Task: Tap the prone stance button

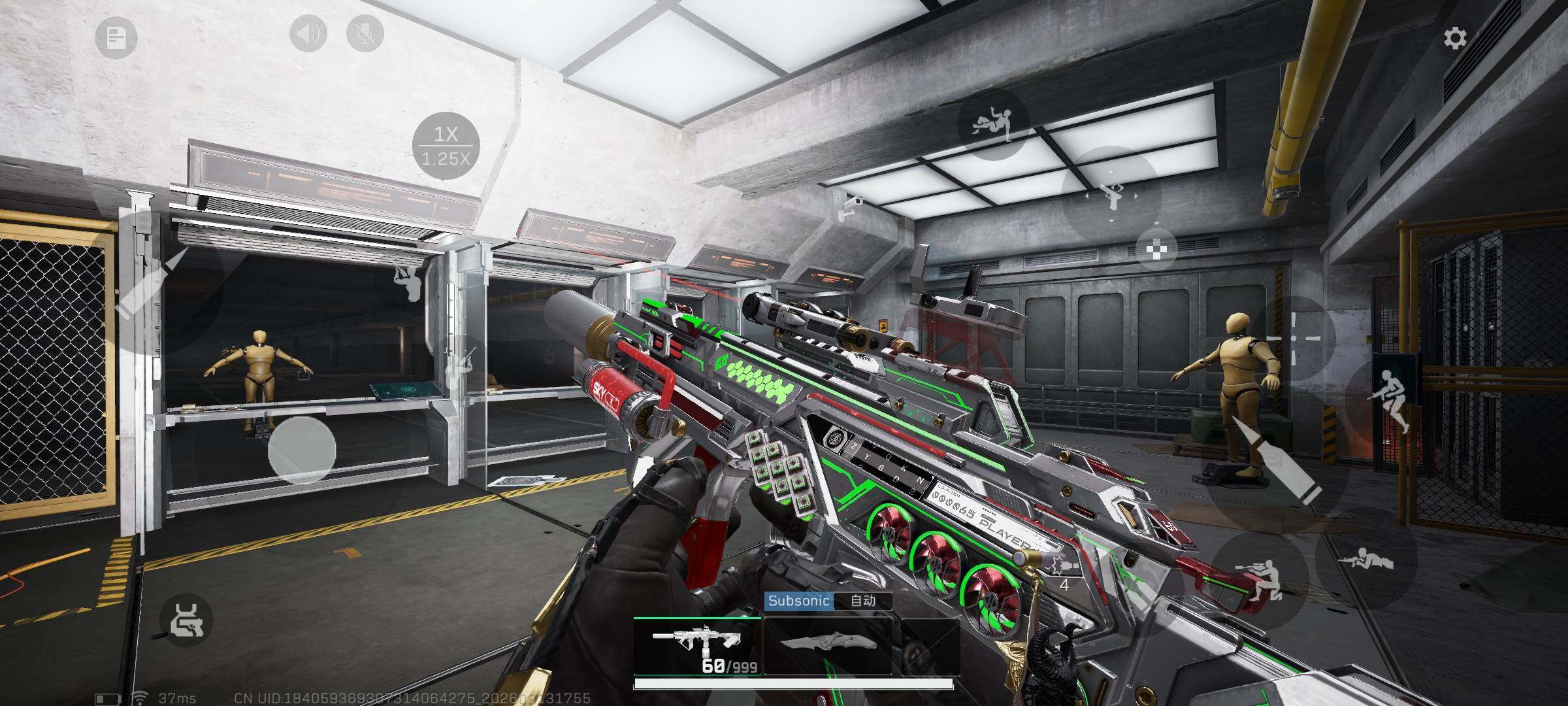Action: 1365,562
